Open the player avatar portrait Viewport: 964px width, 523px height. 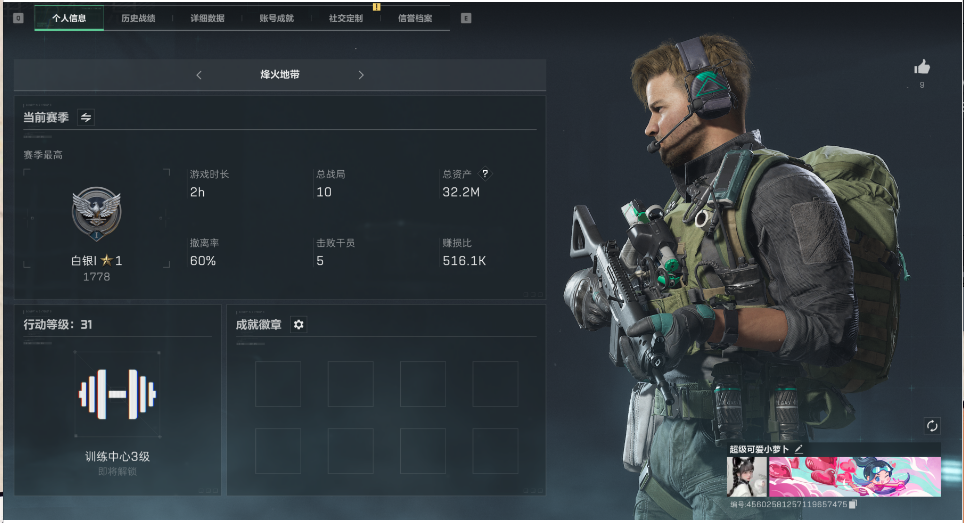click(x=746, y=477)
